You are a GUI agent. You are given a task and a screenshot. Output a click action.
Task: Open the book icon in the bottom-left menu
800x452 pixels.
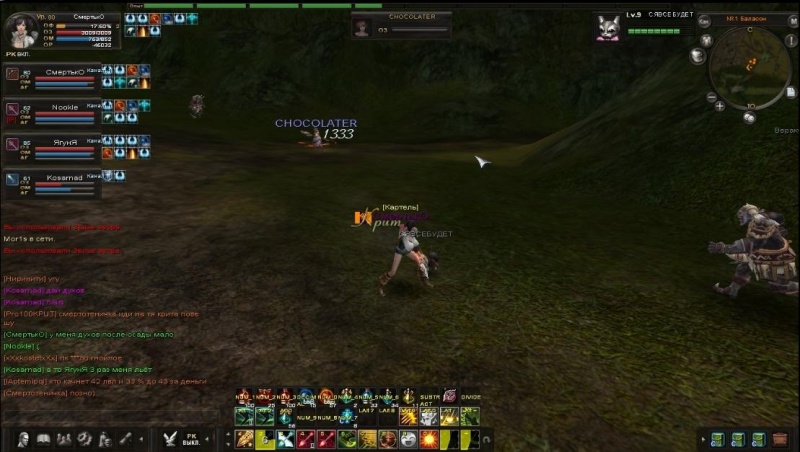click(x=43, y=439)
